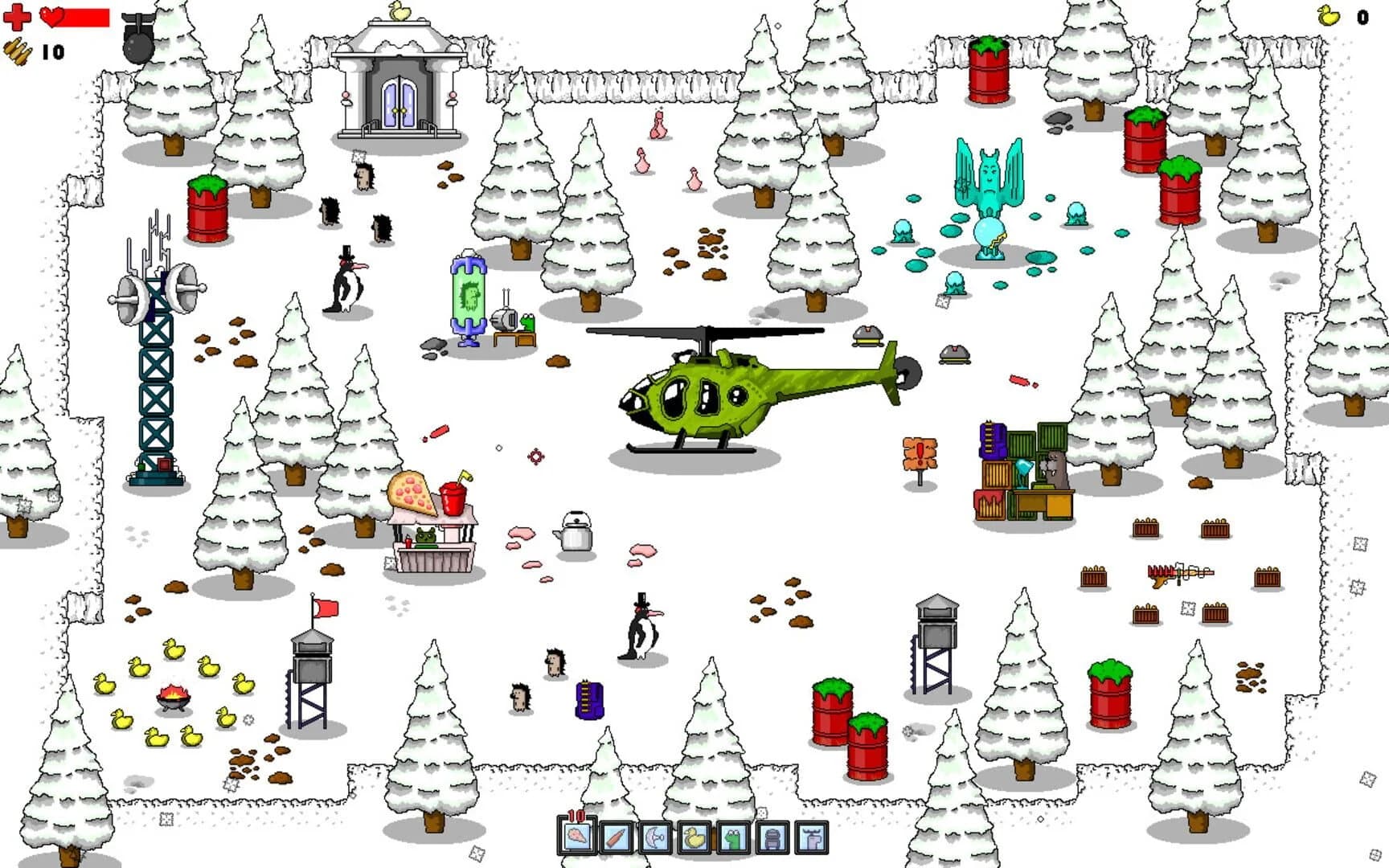This screenshot has height=868, width=1389.
Task: Select the grey barrel hotbar slot
Action: (x=771, y=838)
